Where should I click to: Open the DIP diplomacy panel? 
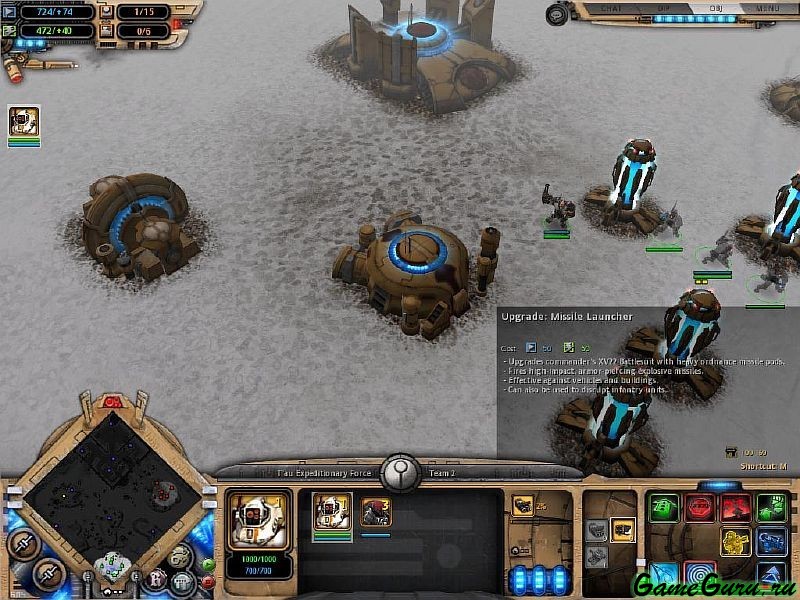point(658,8)
